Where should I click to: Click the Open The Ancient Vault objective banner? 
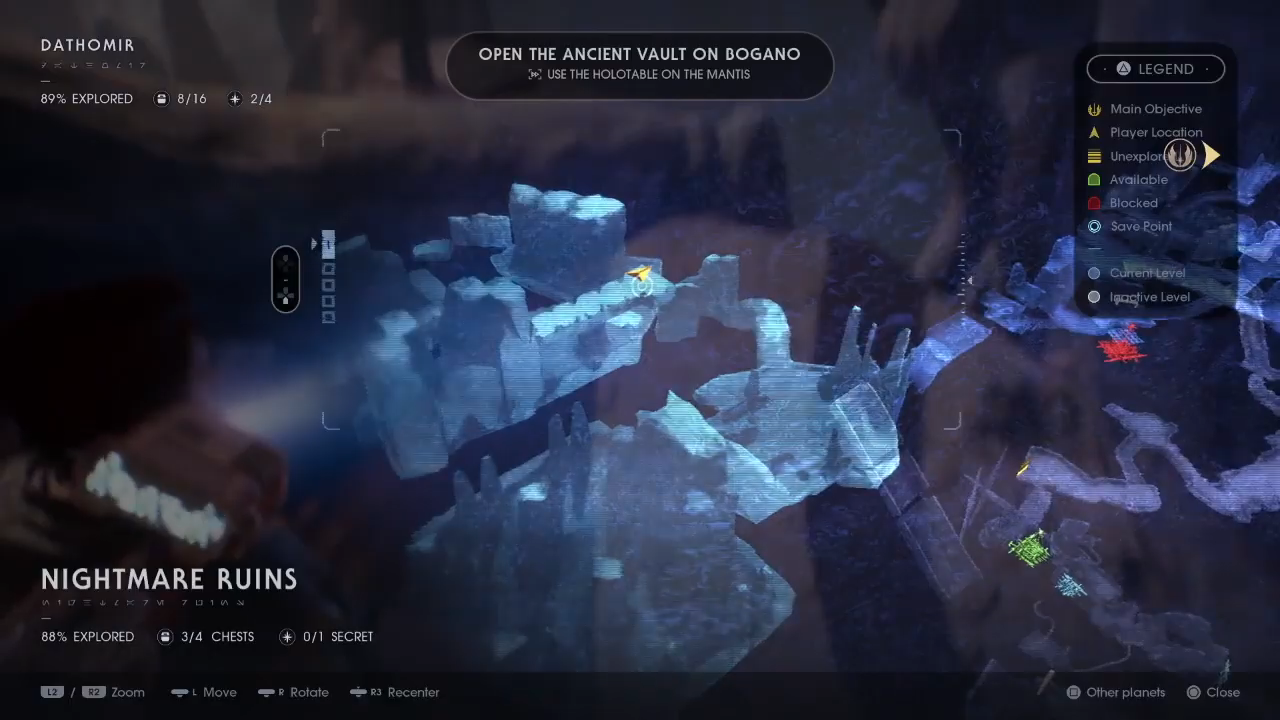click(x=639, y=64)
